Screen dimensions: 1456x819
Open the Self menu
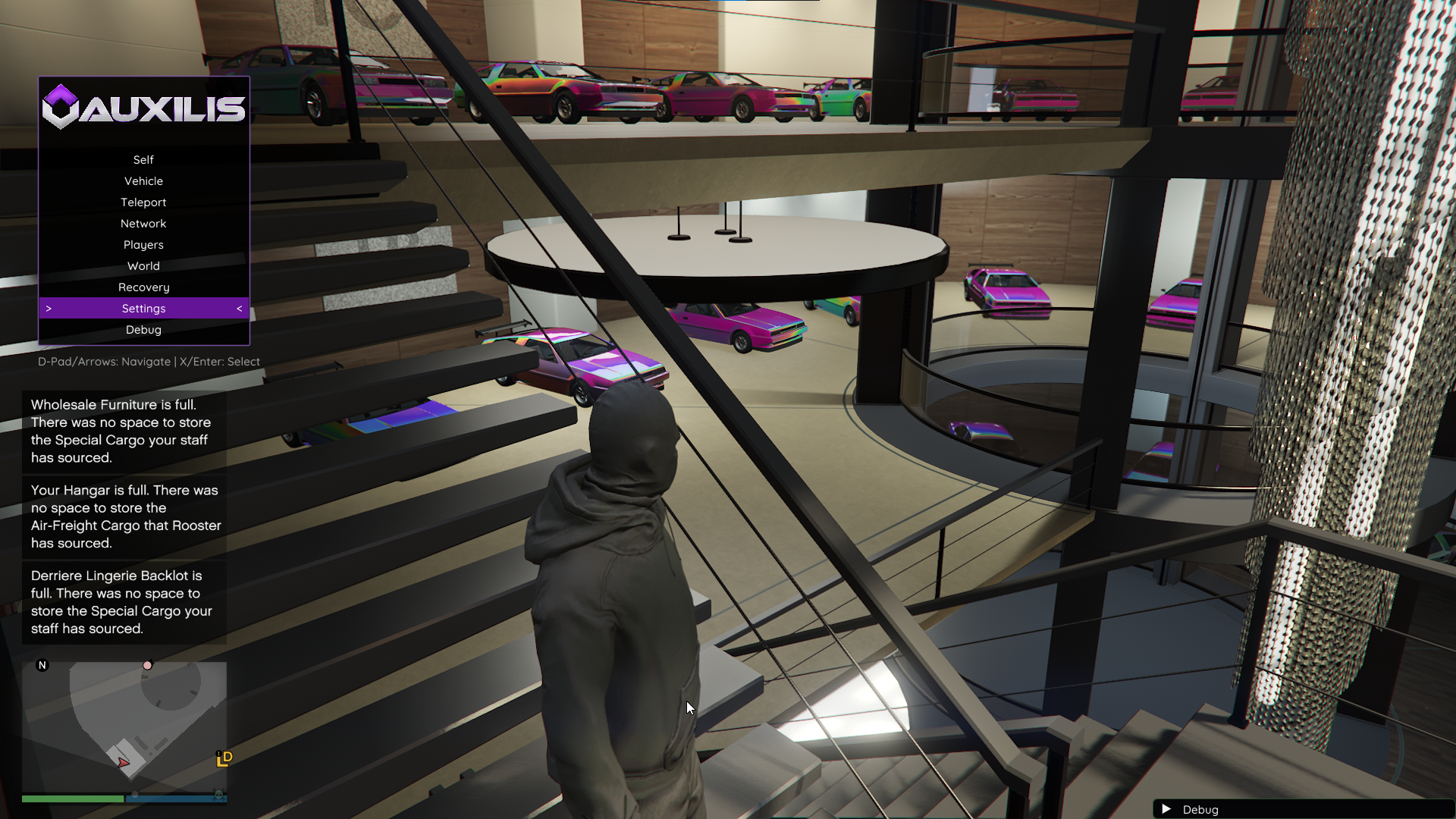(143, 159)
